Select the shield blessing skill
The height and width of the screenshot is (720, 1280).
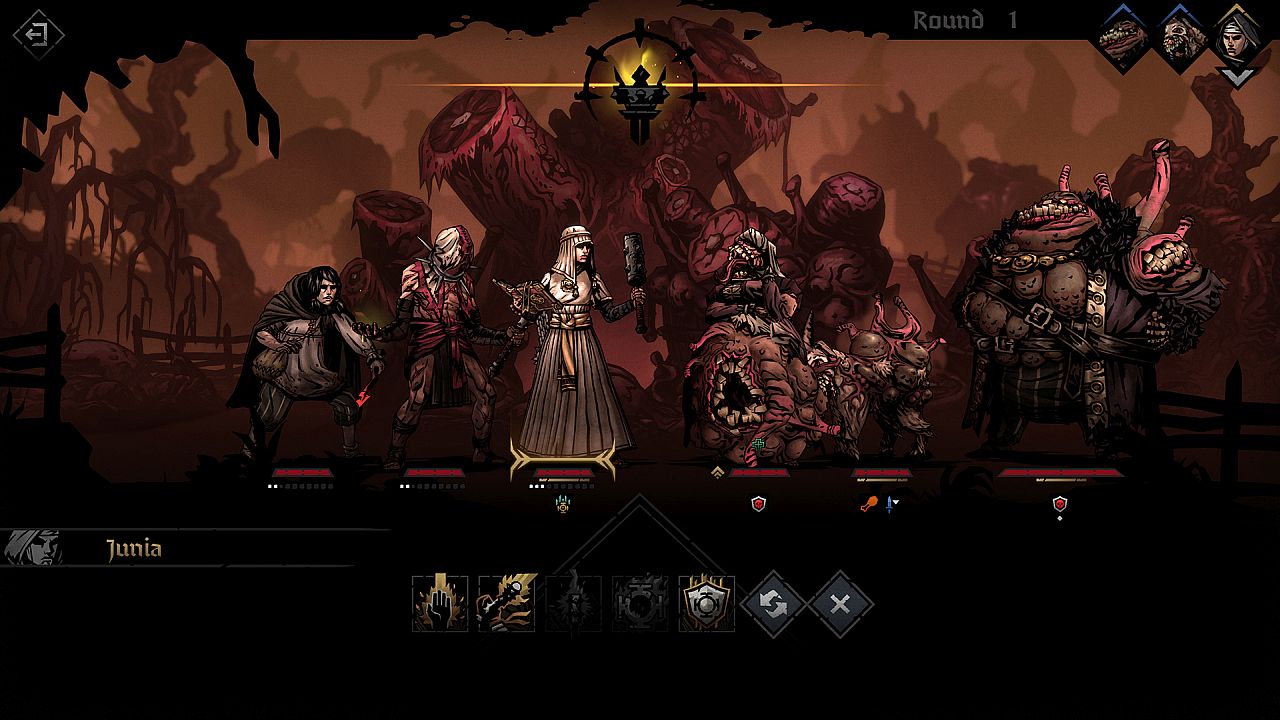[705, 603]
